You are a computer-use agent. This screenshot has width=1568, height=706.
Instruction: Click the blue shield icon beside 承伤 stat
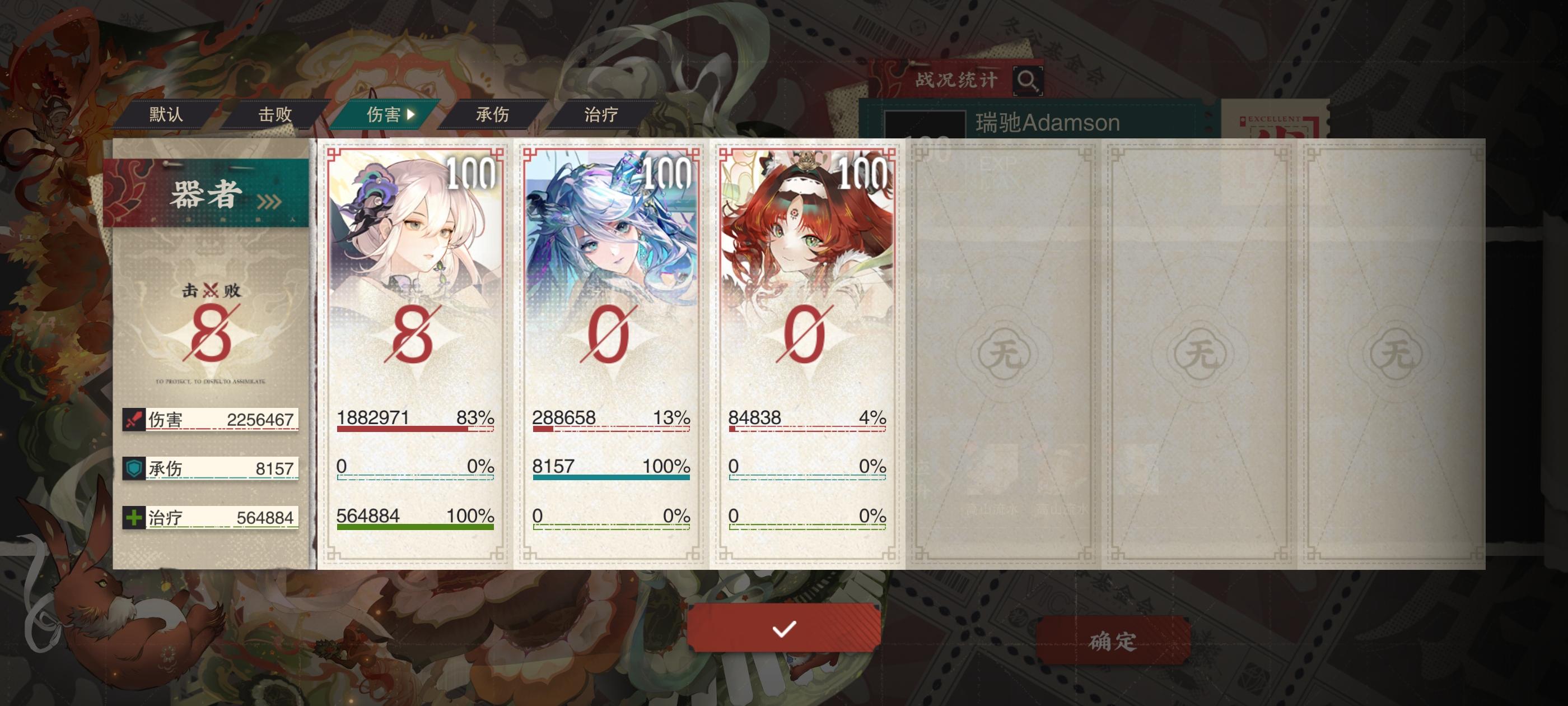133,468
